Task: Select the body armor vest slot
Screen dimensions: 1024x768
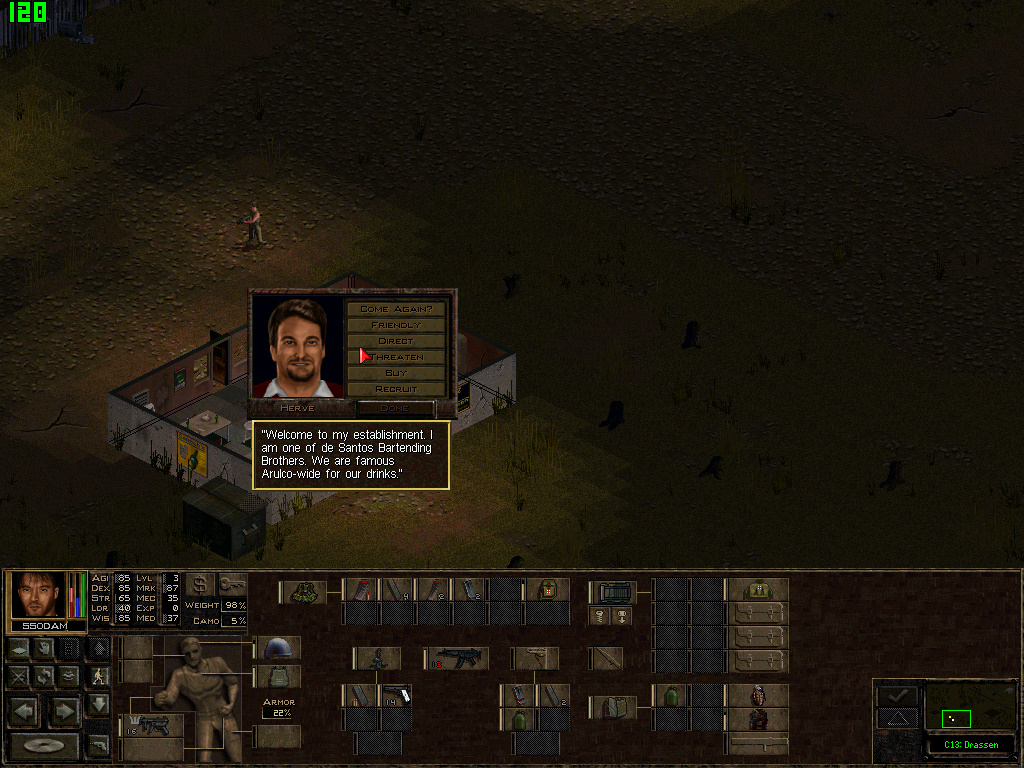Action: [x=278, y=677]
